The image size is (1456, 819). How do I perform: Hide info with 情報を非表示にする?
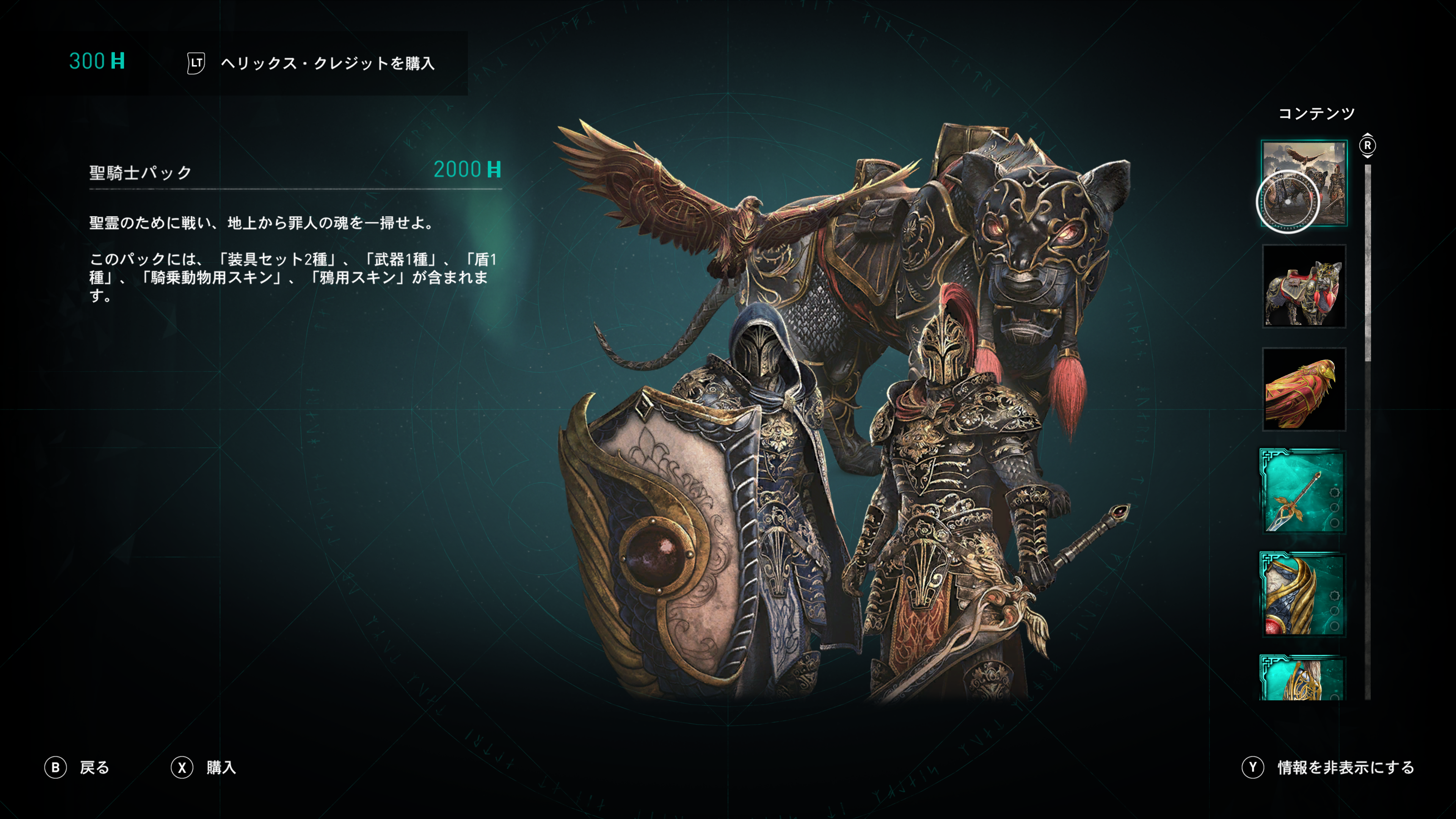(1328, 767)
